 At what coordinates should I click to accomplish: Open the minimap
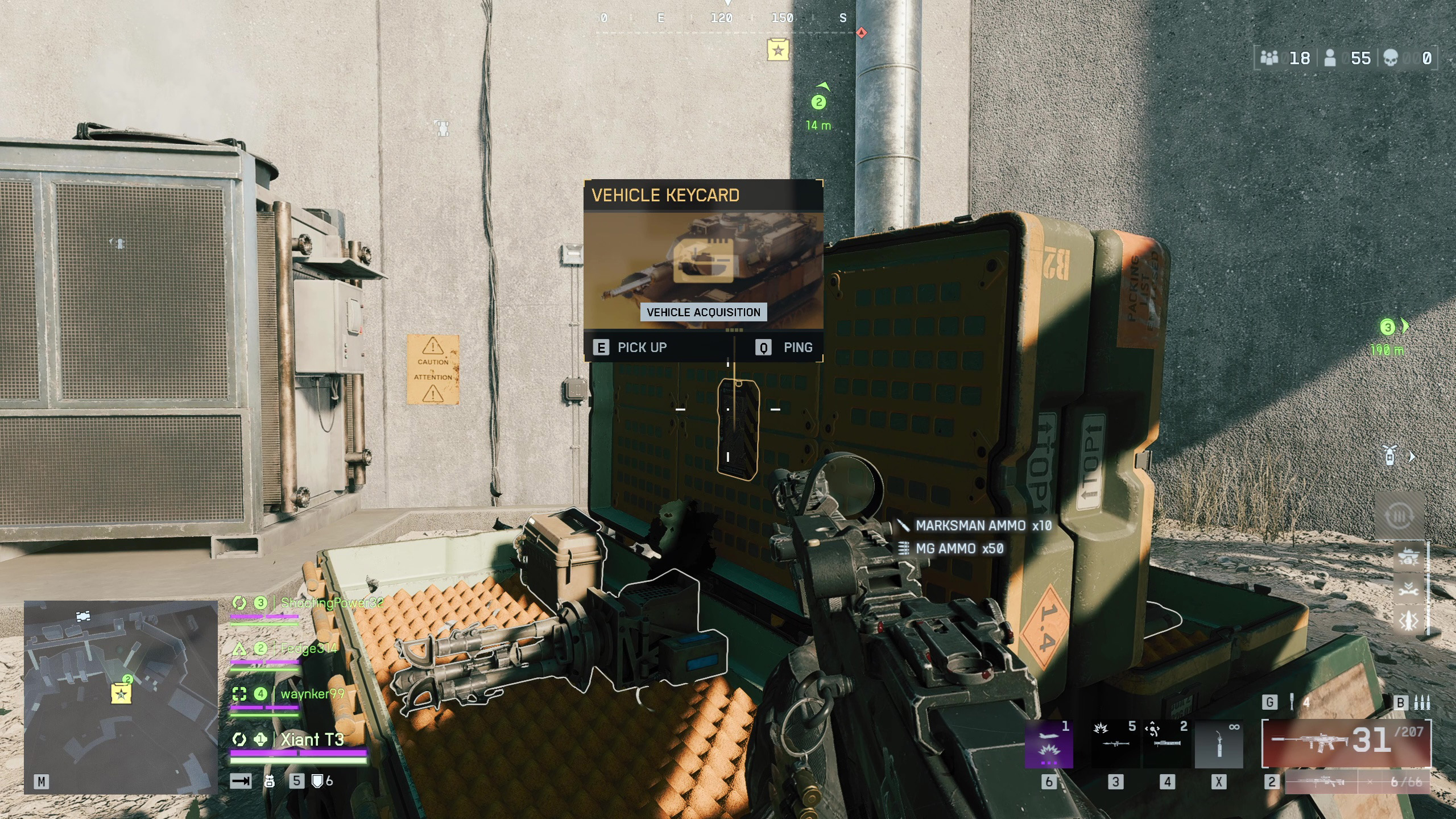tap(121, 696)
